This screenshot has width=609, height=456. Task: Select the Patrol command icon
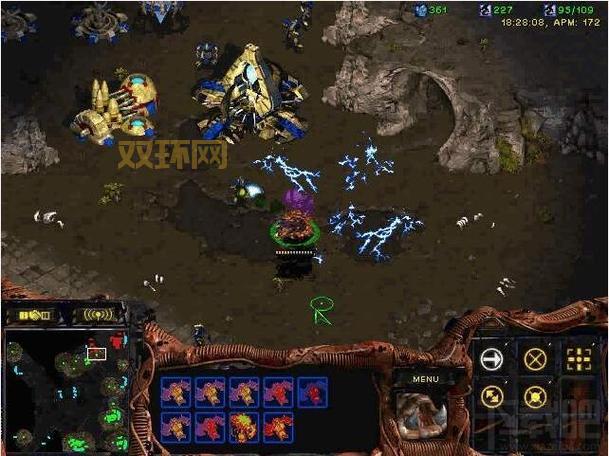coord(490,397)
